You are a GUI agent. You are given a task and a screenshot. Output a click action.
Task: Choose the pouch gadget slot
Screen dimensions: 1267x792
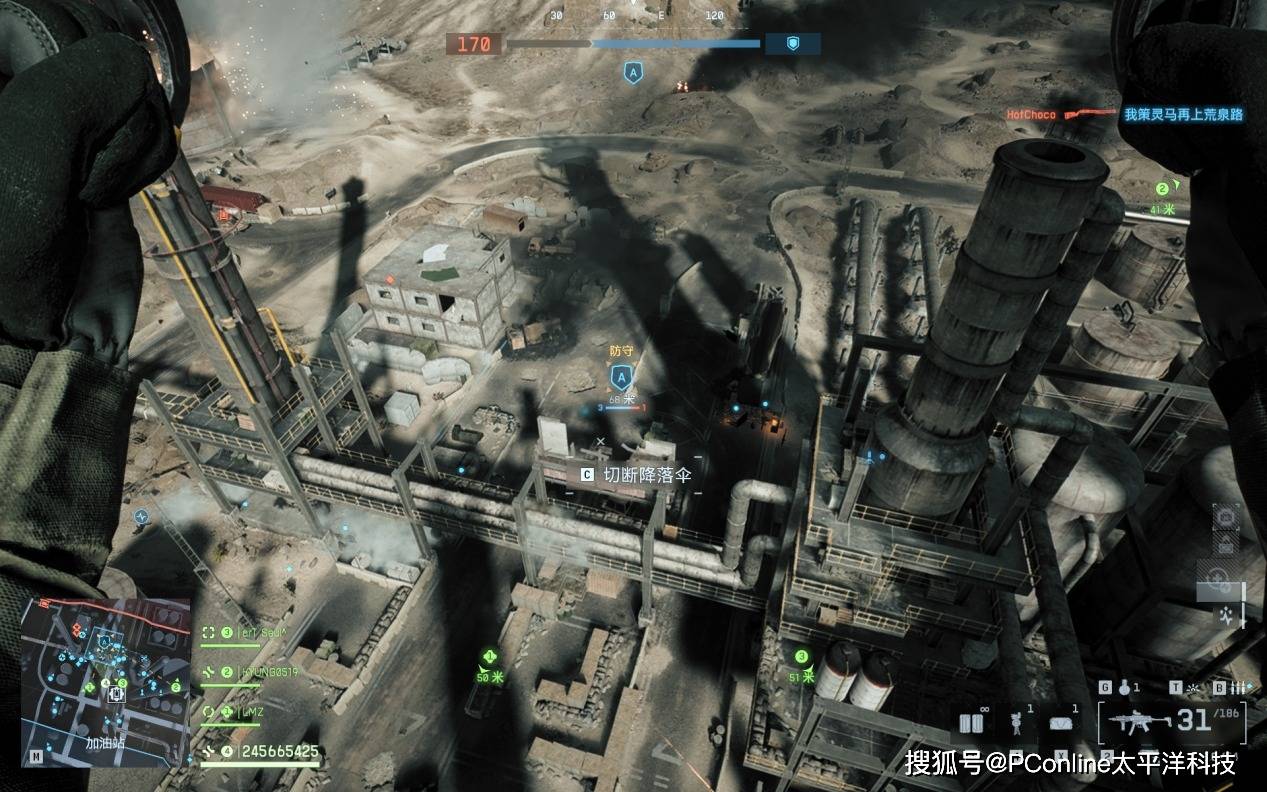(x=1062, y=723)
